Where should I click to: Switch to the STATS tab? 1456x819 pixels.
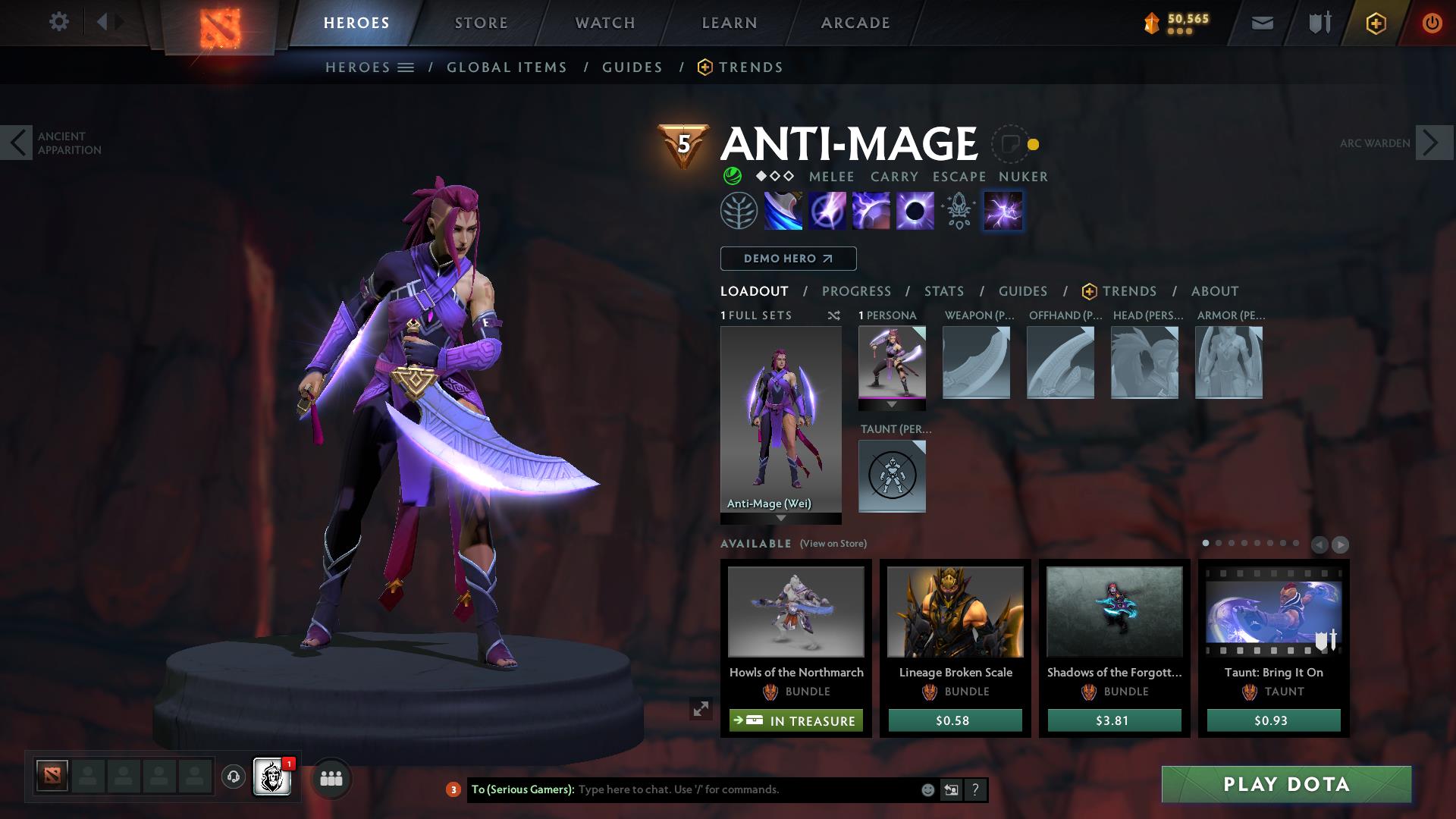pyautogui.click(x=943, y=290)
